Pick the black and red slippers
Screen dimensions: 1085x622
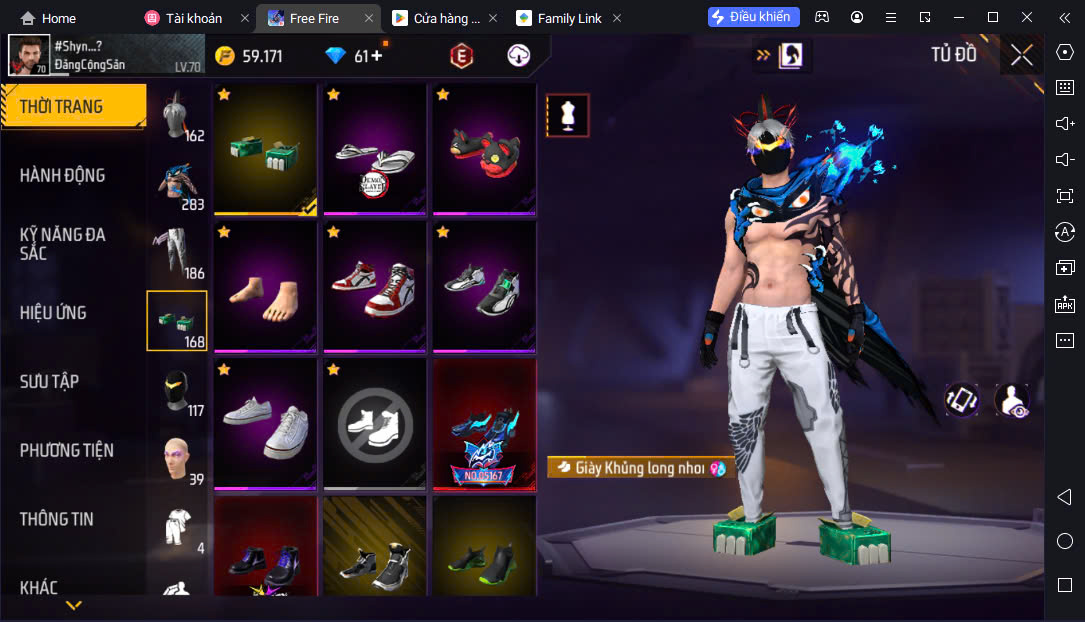pyautogui.click(x=484, y=150)
